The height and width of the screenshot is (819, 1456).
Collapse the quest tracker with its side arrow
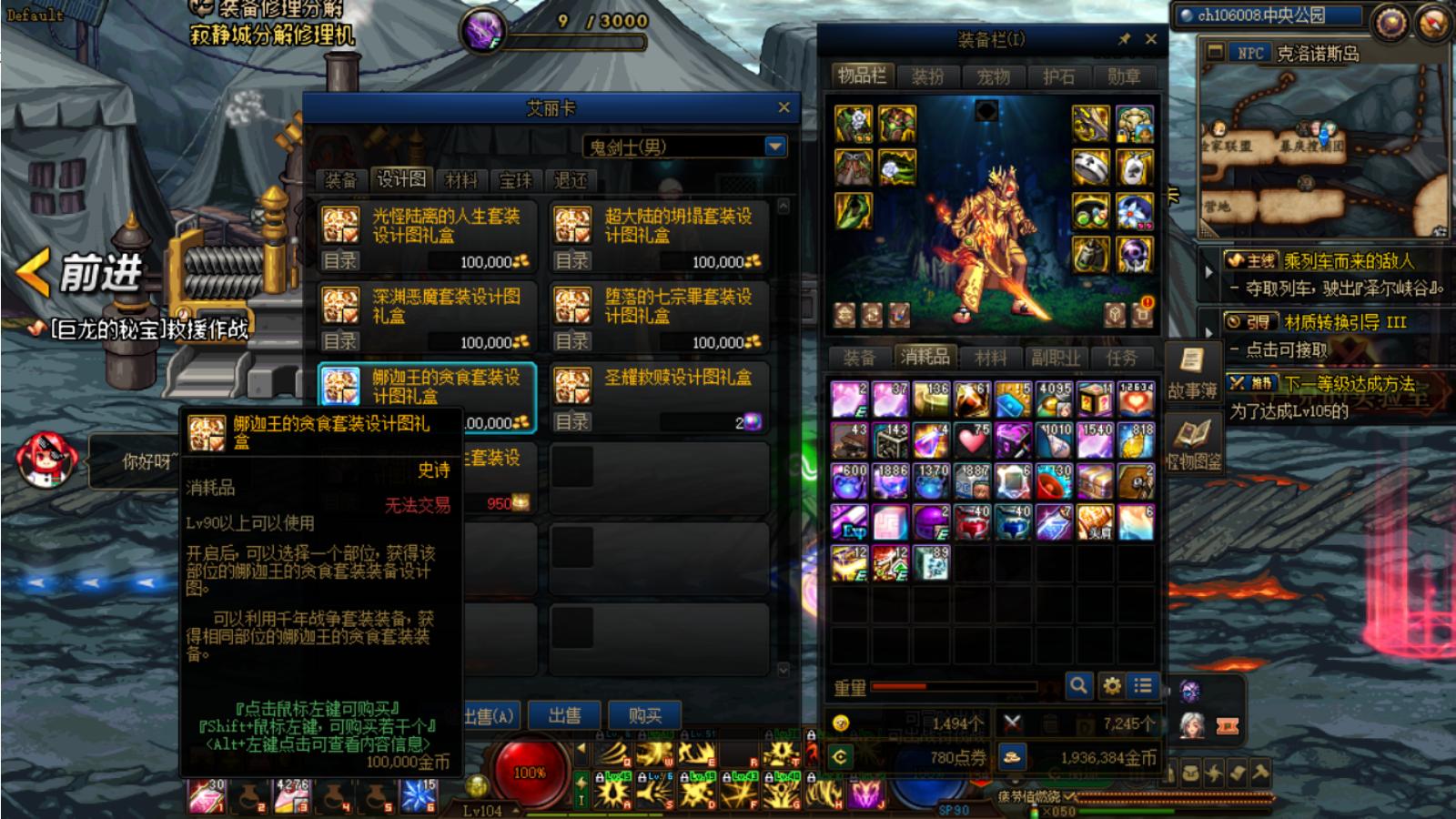[1210, 269]
